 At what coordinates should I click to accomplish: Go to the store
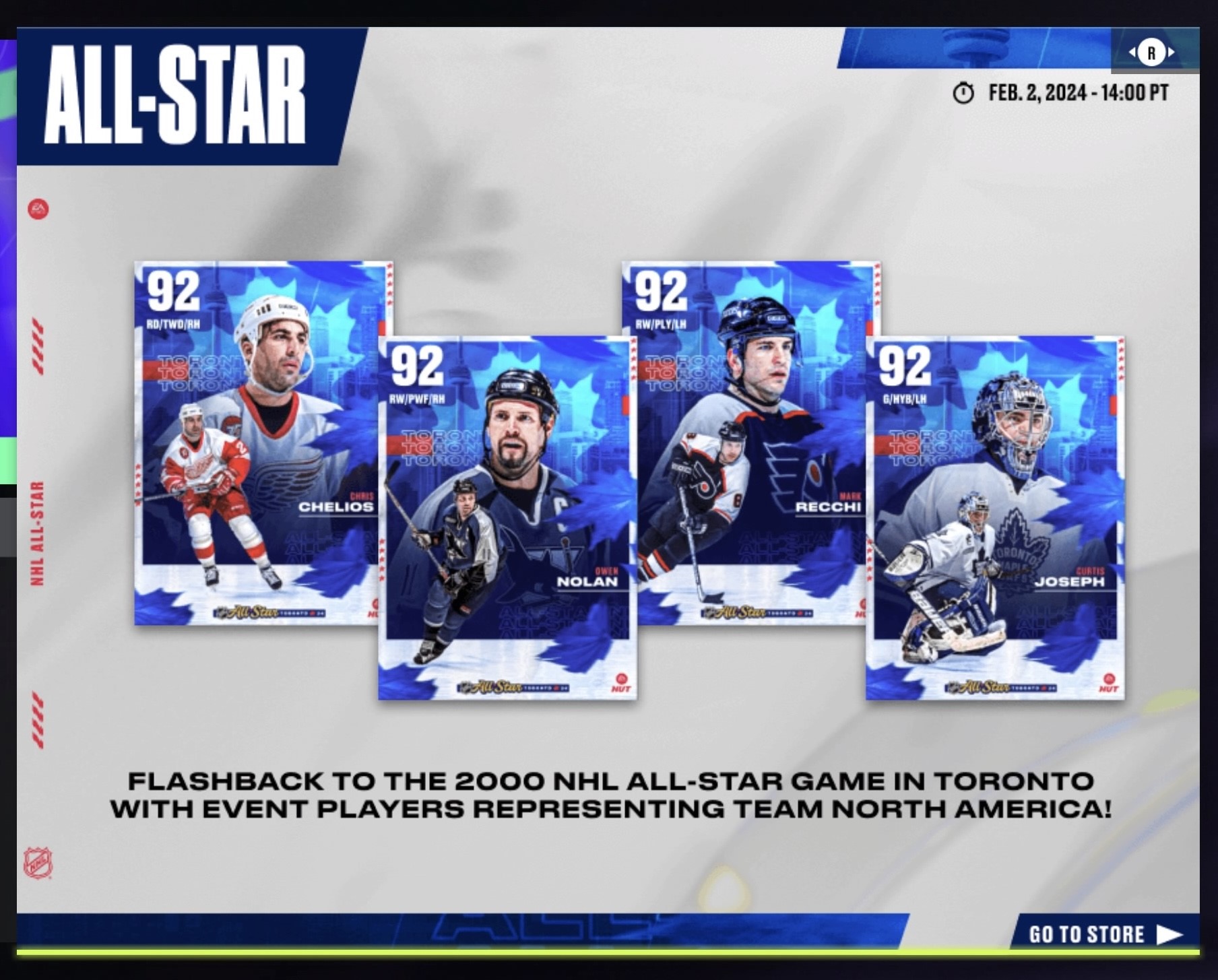click(x=1104, y=934)
